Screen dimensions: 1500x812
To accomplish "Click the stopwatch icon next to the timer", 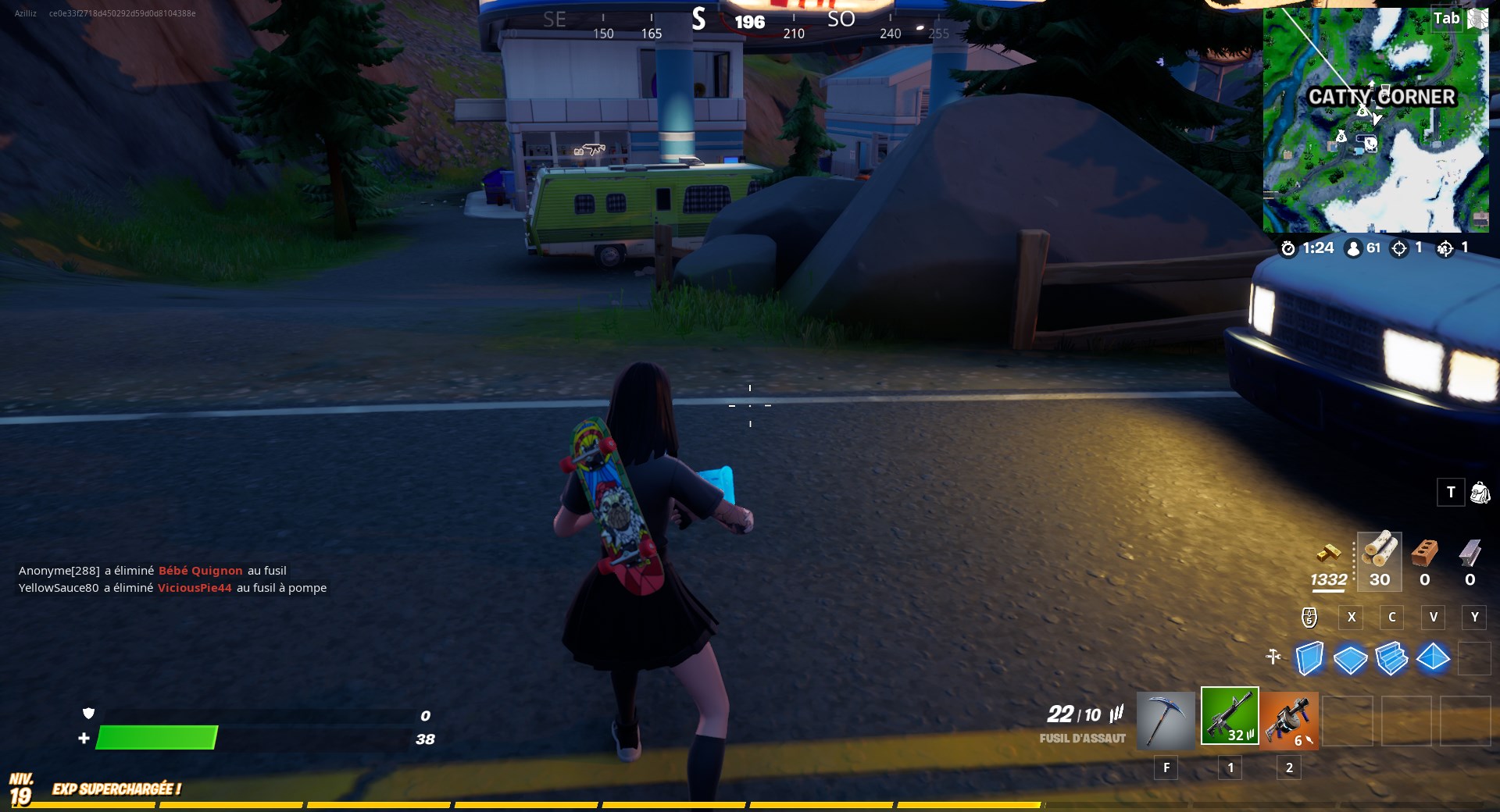I will pos(1289,248).
